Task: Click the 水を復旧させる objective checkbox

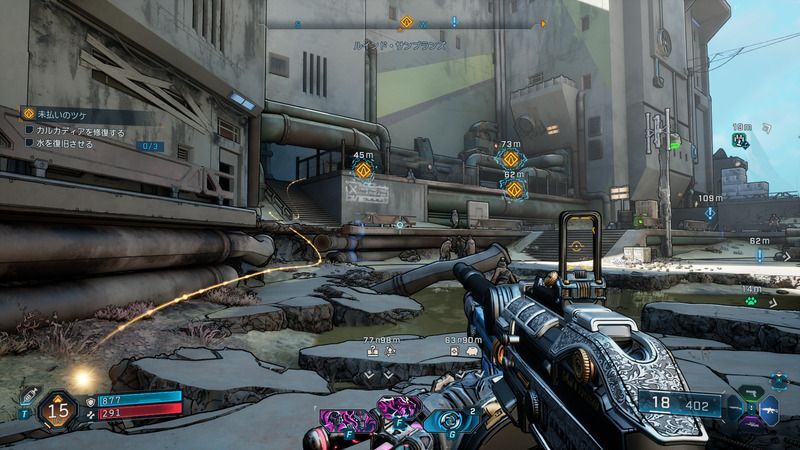Action: [x=30, y=144]
